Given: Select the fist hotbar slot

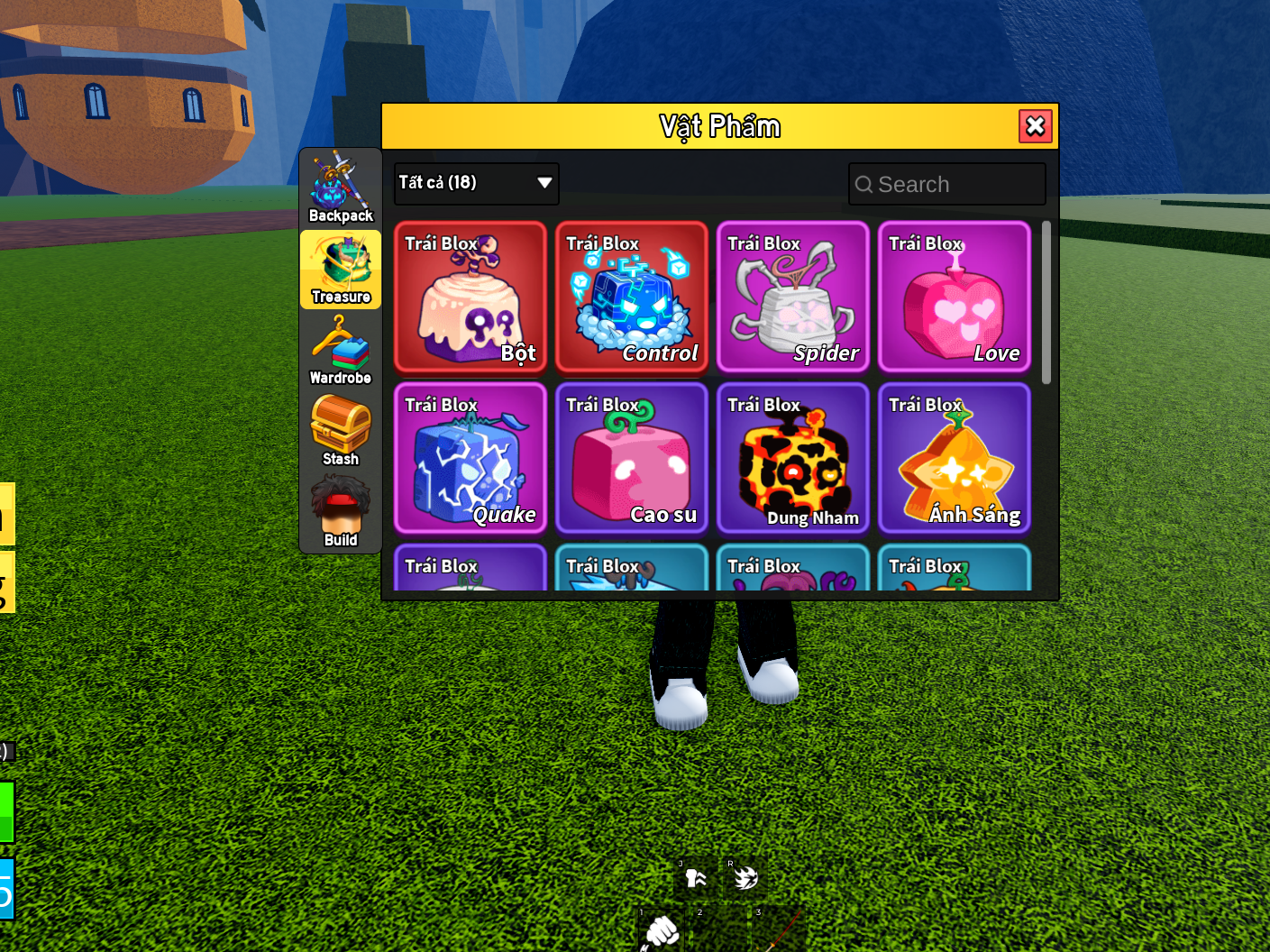Looking at the screenshot, I should pyautogui.click(x=662, y=929).
